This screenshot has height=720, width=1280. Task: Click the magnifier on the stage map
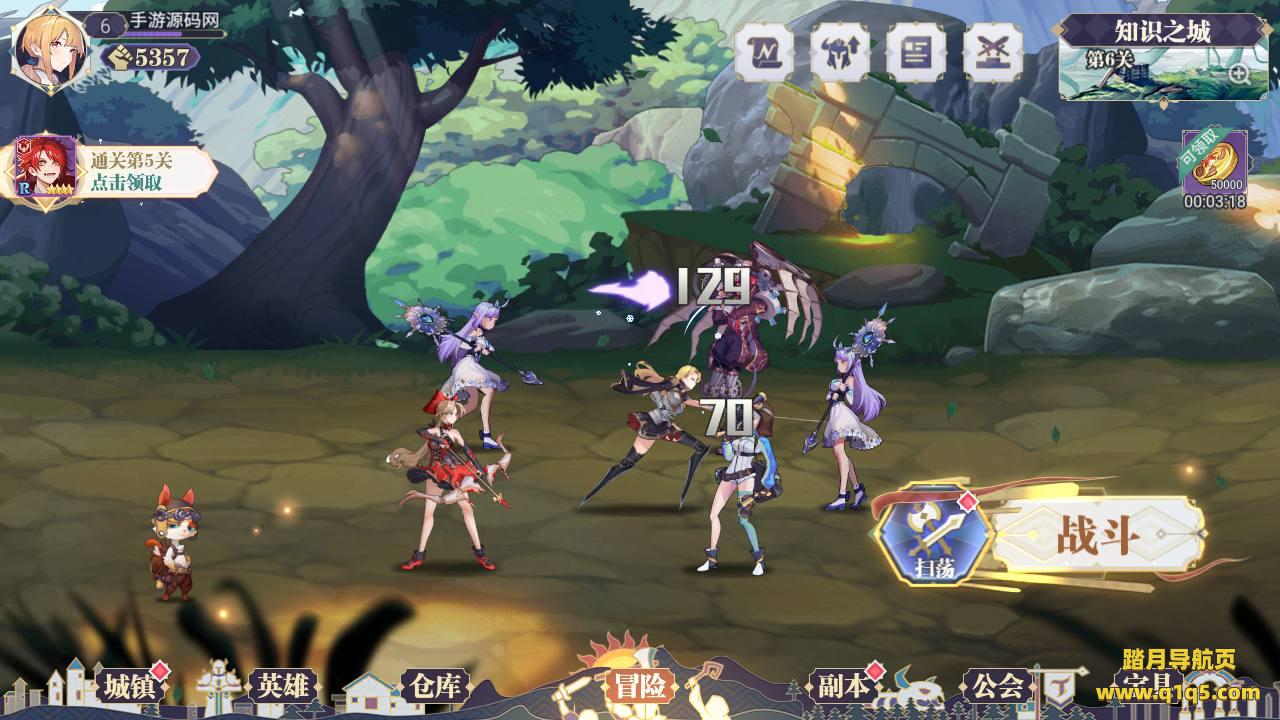click(1238, 73)
